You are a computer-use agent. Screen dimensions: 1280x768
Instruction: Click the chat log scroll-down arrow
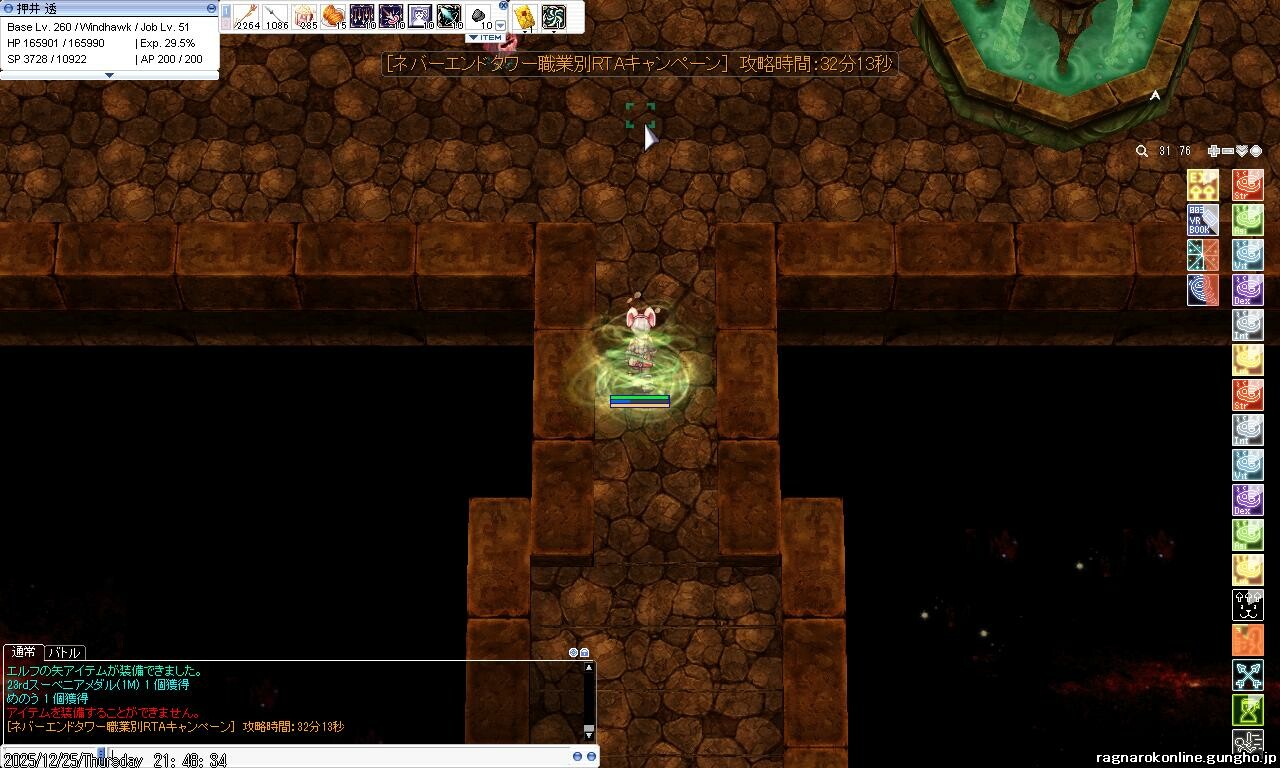click(x=589, y=733)
